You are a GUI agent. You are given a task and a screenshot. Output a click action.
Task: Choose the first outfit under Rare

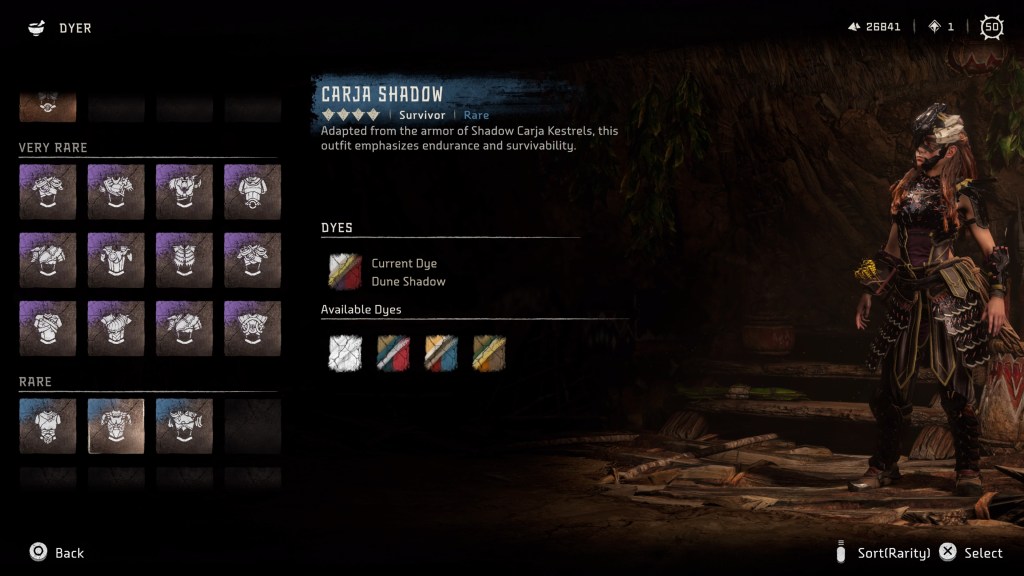coord(47,426)
